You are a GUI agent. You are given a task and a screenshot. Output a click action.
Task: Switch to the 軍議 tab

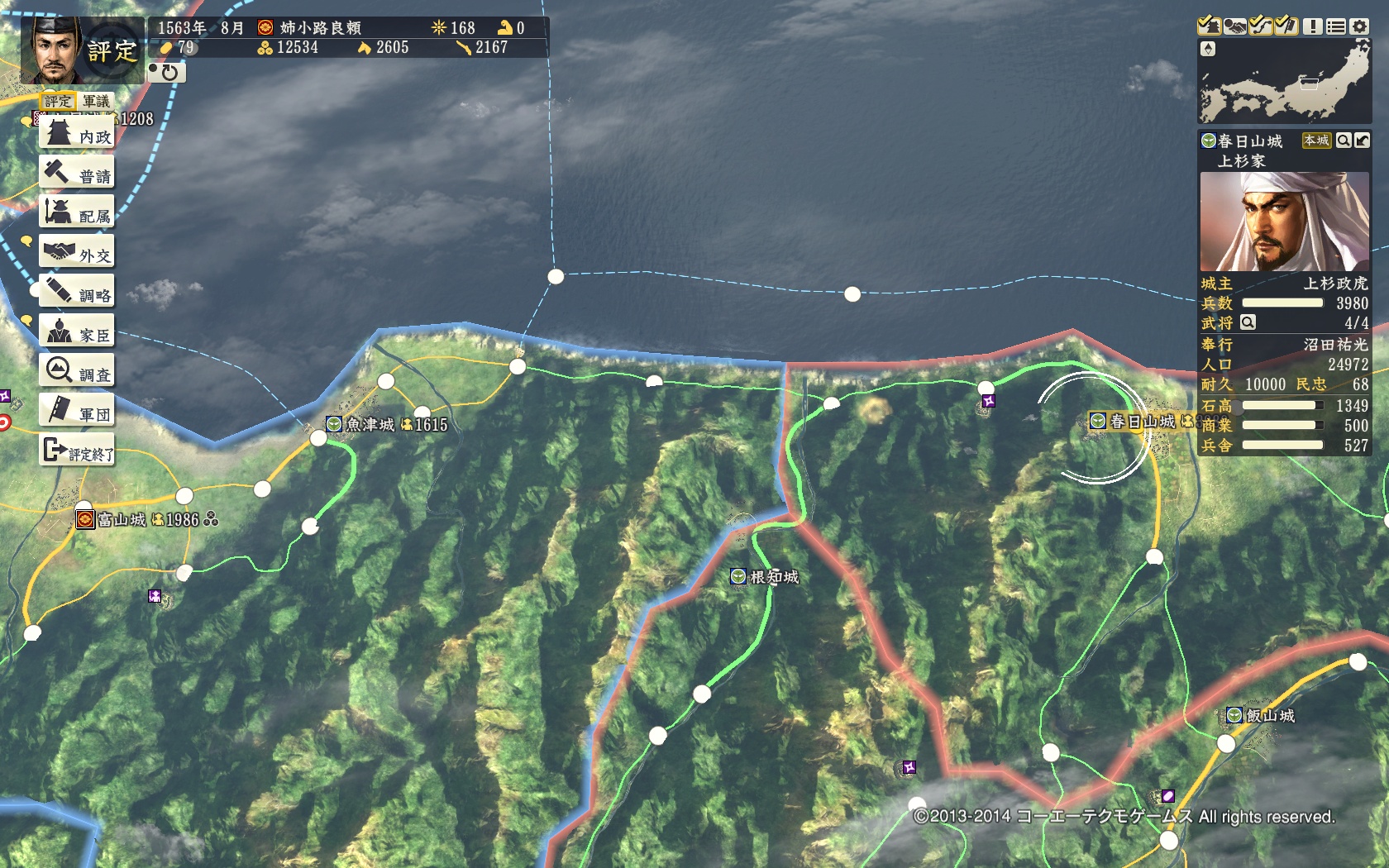click(x=96, y=102)
